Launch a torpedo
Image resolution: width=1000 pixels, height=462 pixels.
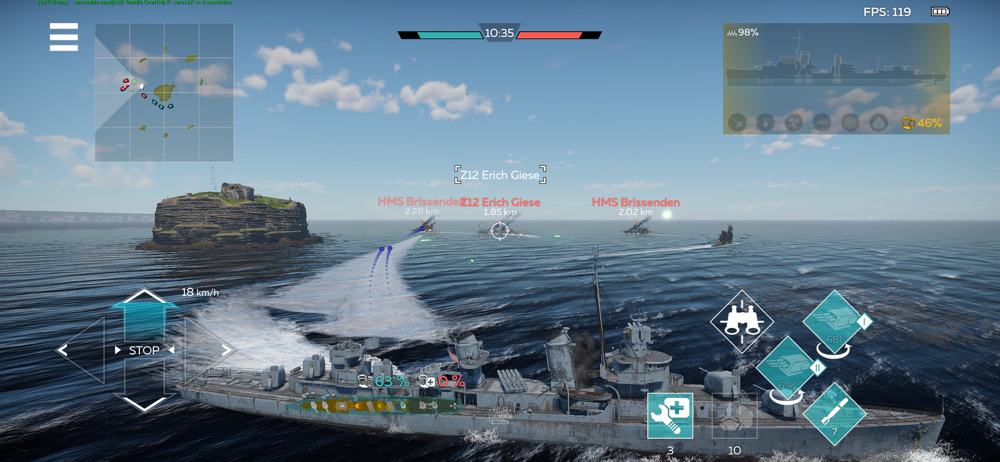click(833, 412)
